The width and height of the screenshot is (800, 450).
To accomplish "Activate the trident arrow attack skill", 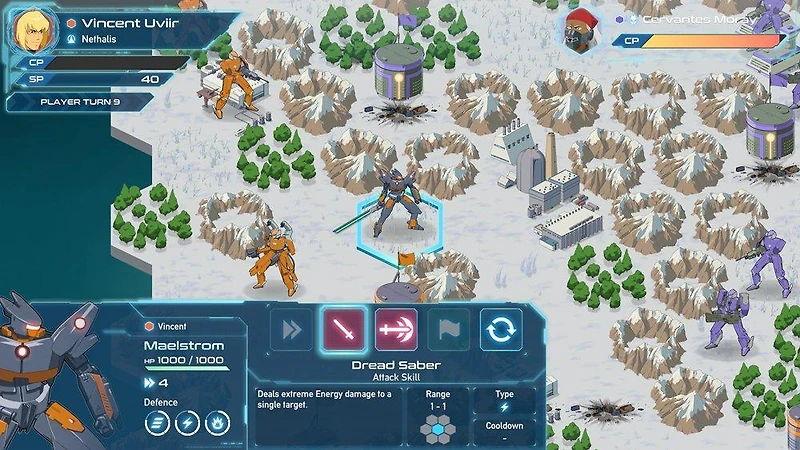I will [396, 330].
